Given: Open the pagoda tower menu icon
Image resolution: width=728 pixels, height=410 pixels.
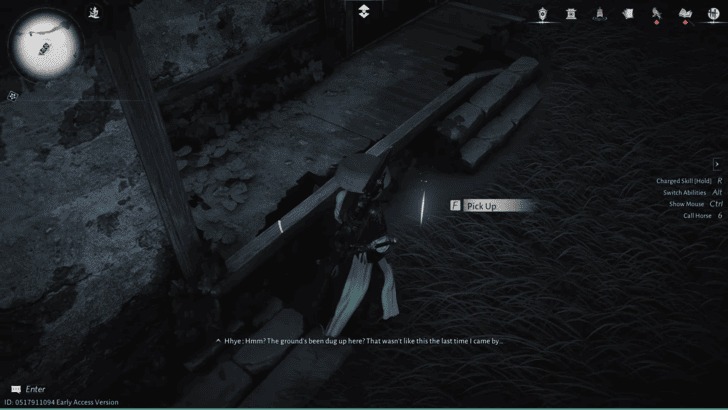Looking at the screenshot, I should pos(600,13).
